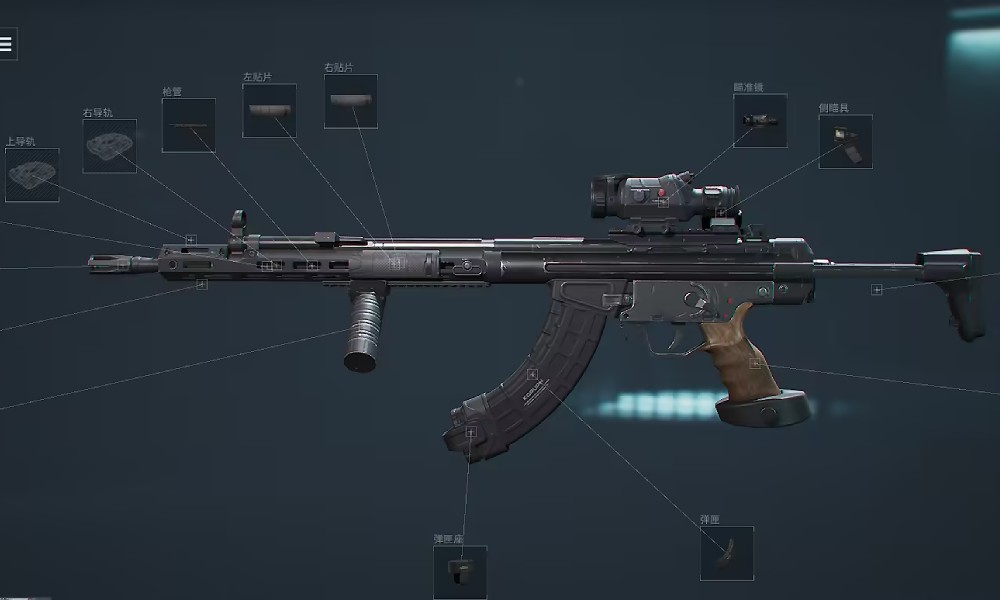Open the 弹匣座 magazine mount slot
The image size is (1000, 600).
pyautogui.click(x=460, y=572)
